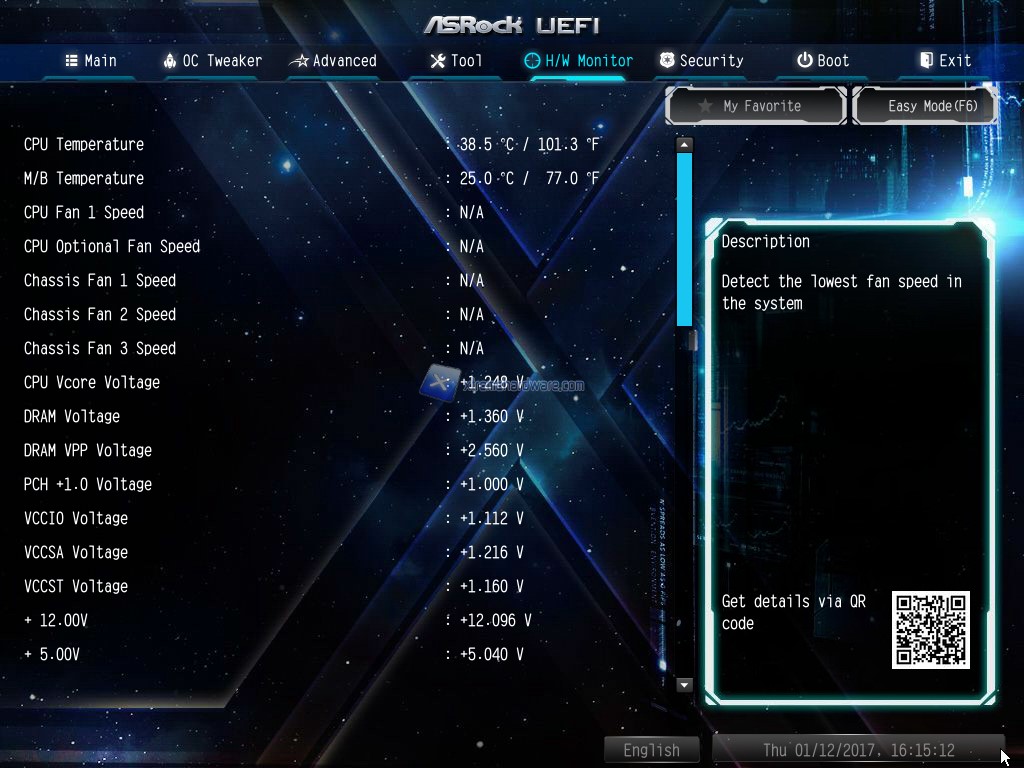
Task: Click the H/W Monitor tab
Action: click(579, 61)
